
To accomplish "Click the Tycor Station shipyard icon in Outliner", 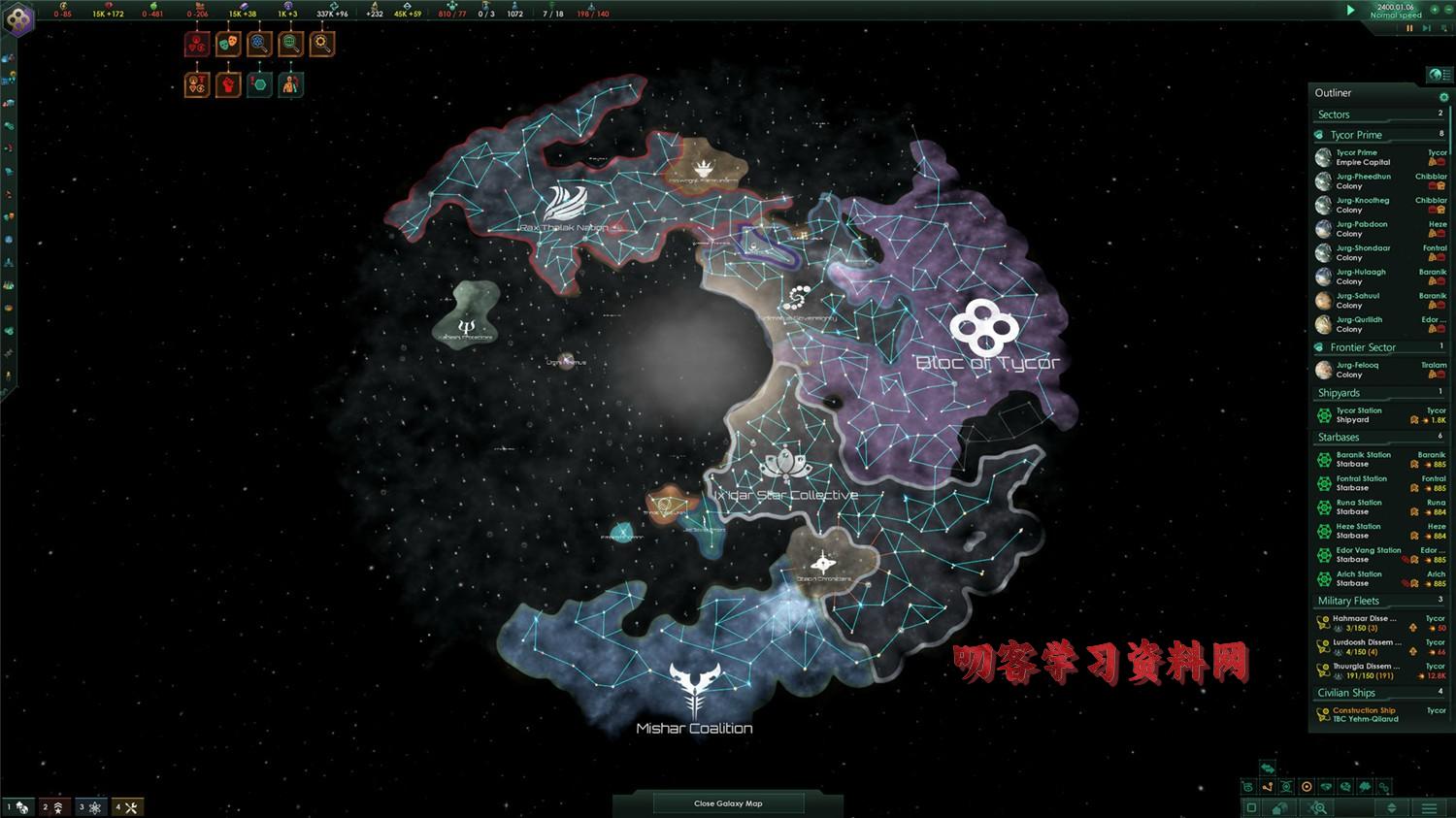I will (x=1323, y=414).
